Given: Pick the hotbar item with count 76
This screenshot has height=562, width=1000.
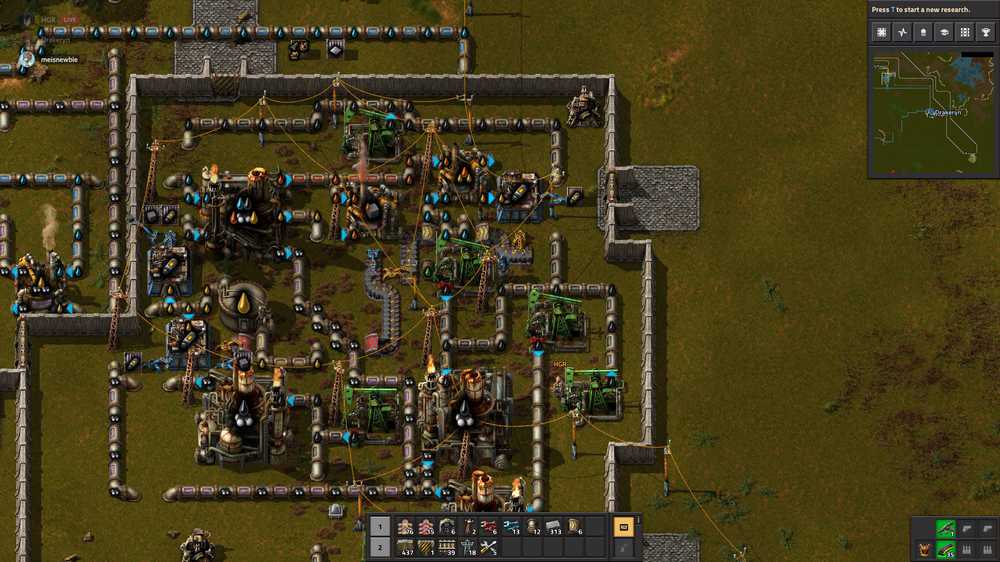Looking at the screenshot, I should point(405,527).
